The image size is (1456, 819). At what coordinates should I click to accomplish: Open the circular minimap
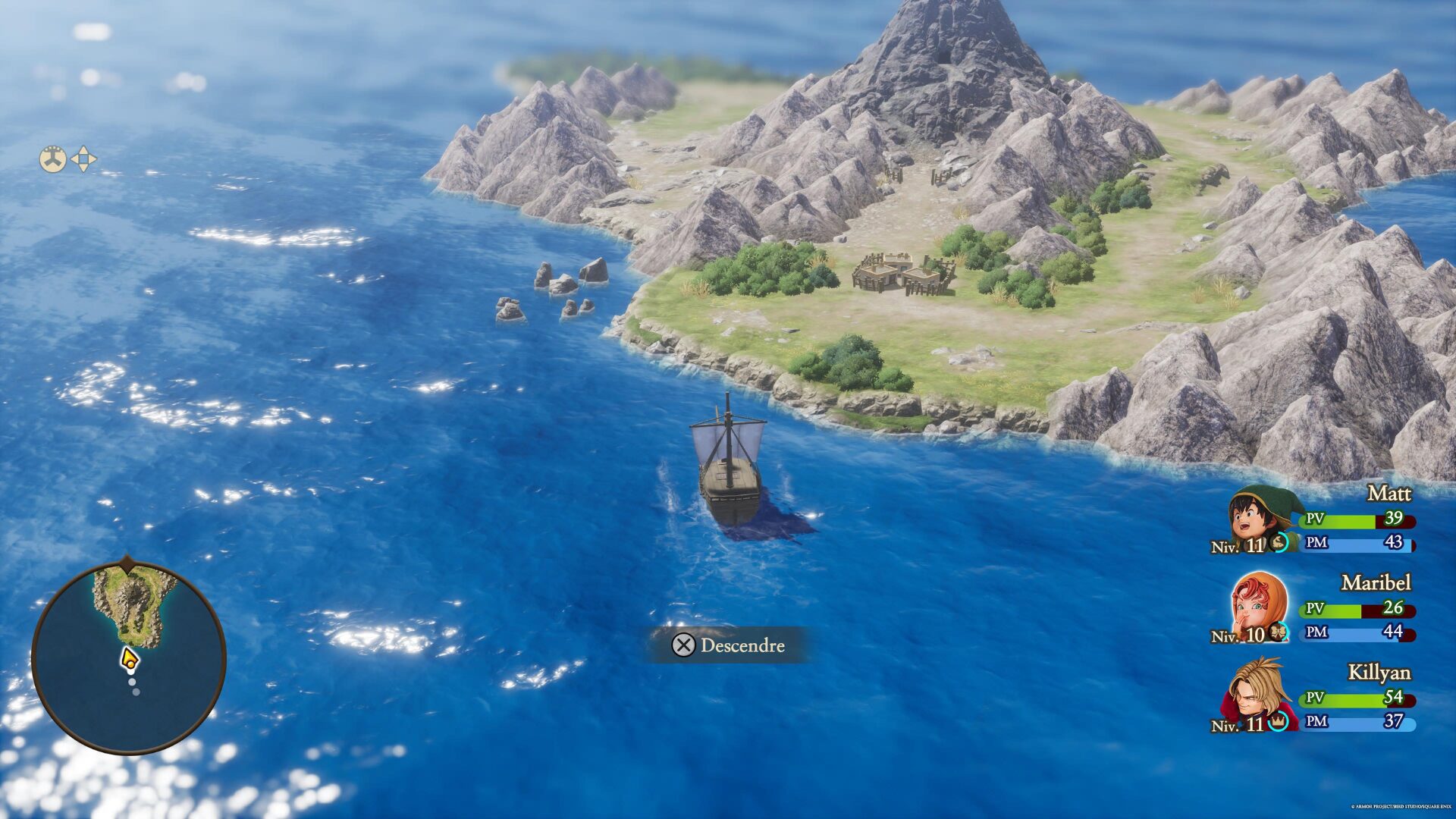128,657
